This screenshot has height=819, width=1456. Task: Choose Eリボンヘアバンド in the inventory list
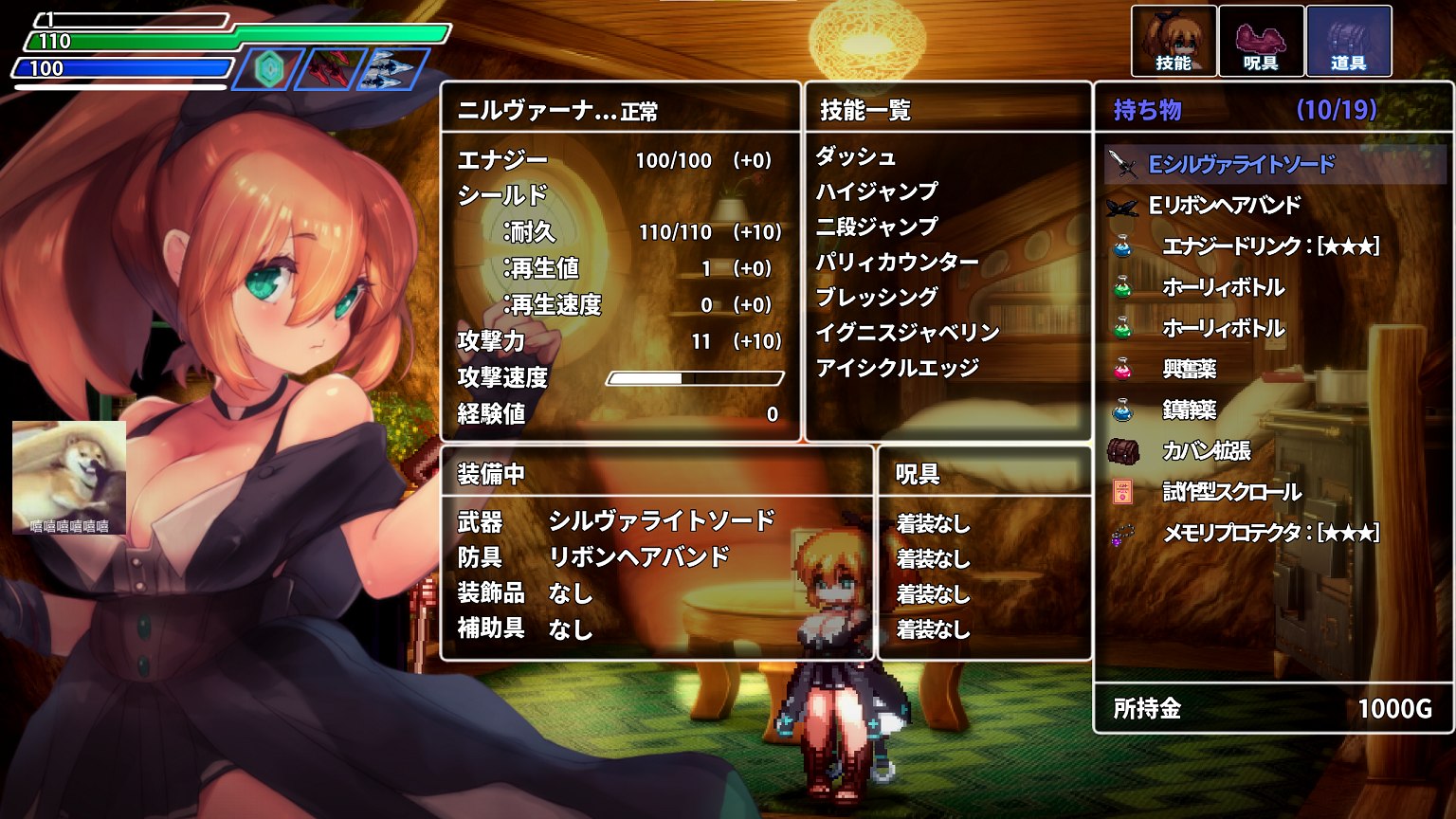pyautogui.click(x=1224, y=206)
